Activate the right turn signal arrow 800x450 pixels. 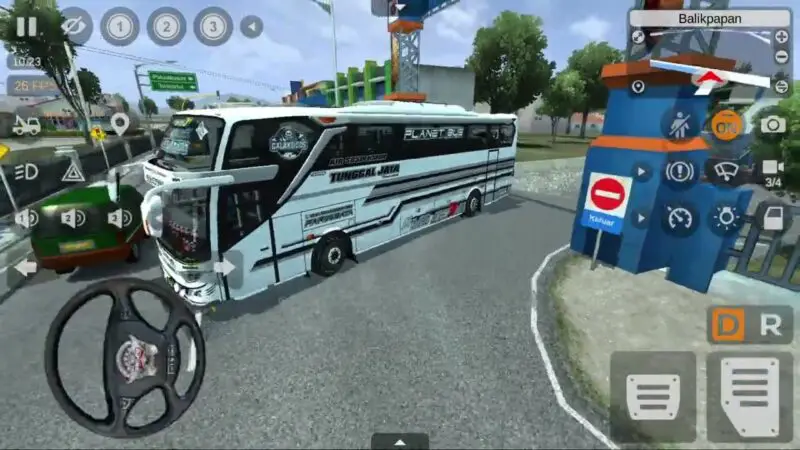226,266
